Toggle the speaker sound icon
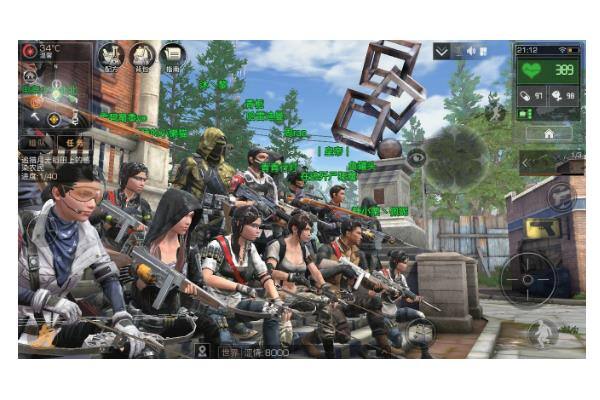This screenshot has width=600, height=400. [x=470, y=51]
